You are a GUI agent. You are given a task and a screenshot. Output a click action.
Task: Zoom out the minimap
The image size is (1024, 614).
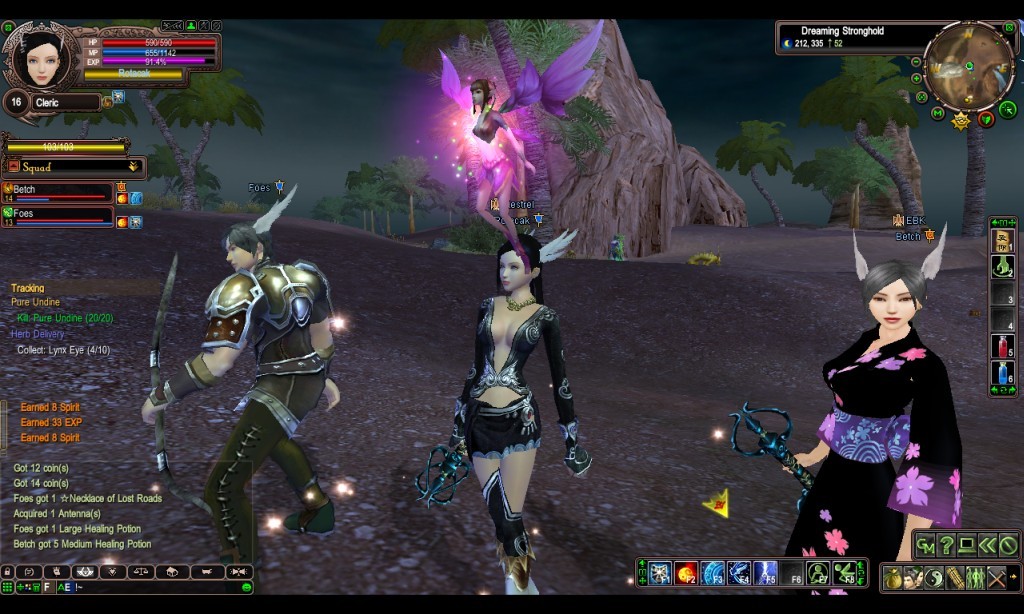pos(916,62)
